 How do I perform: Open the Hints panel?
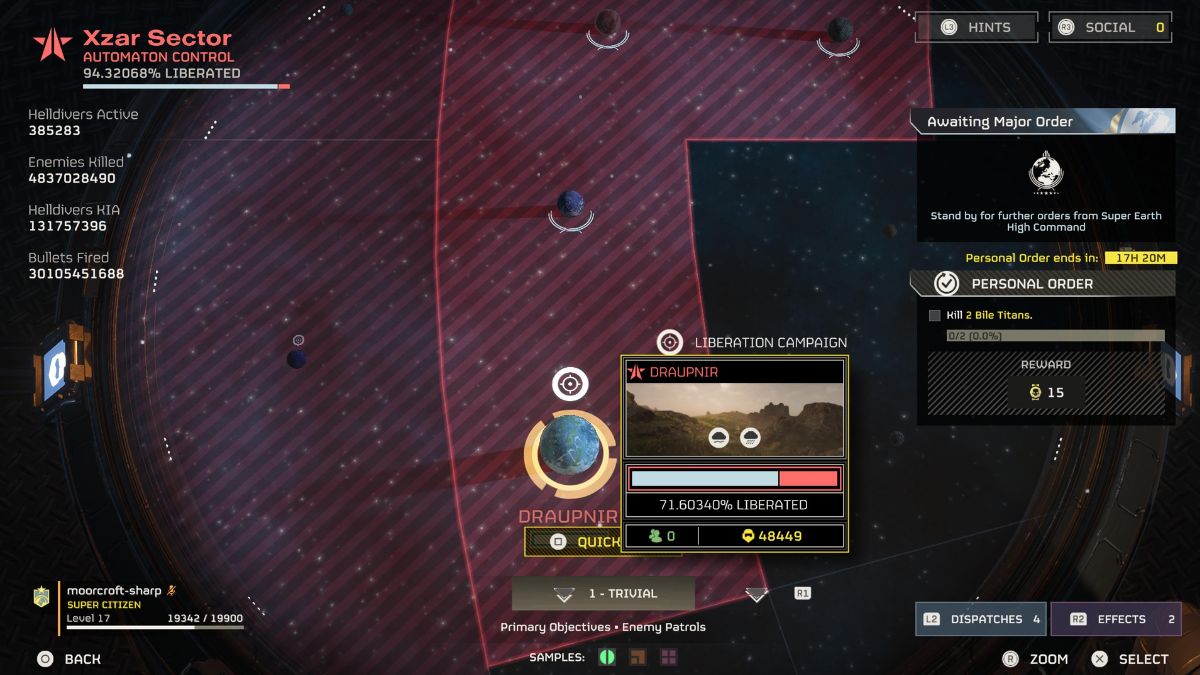(977, 28)
